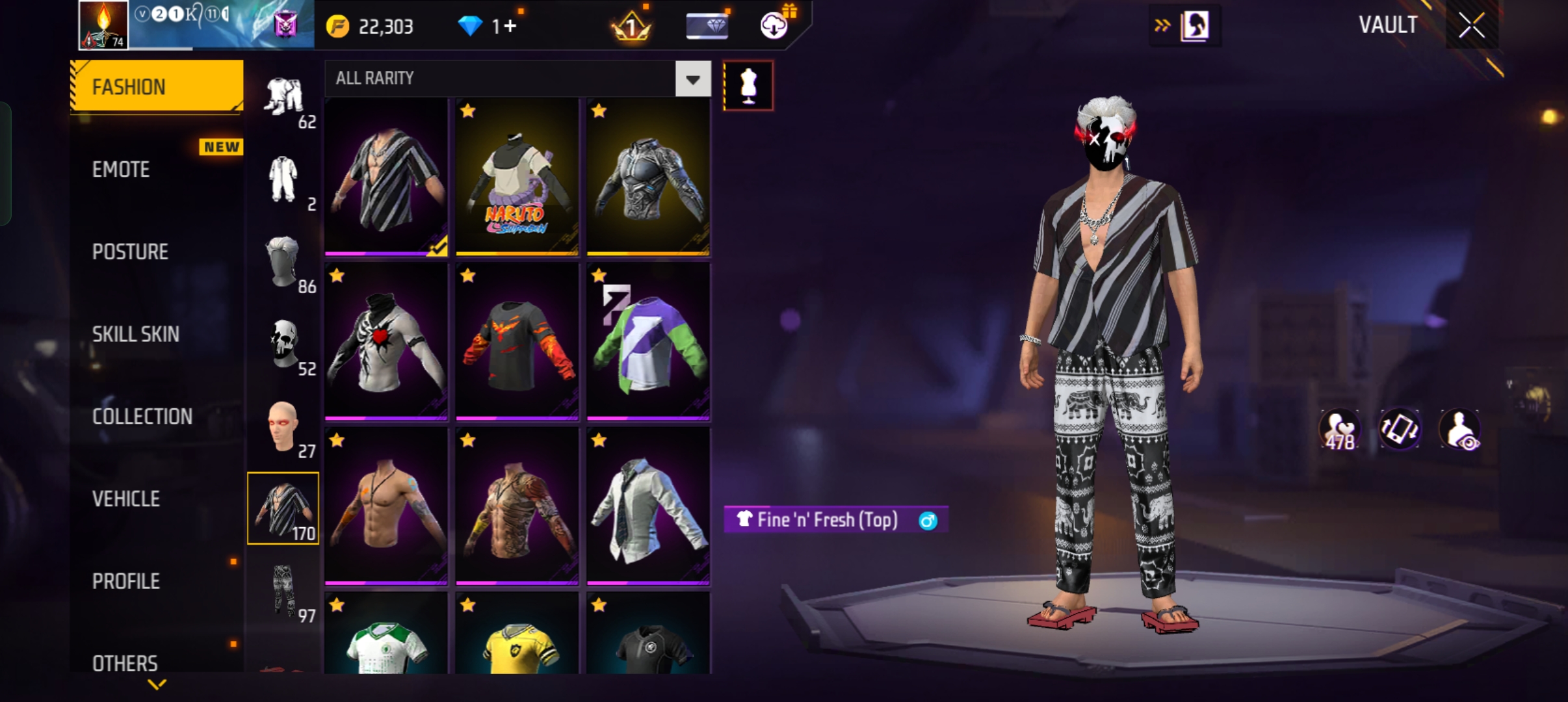Open the skull mask subcategory
Viewport: 1568px width, 702px height.
point(284,344)
